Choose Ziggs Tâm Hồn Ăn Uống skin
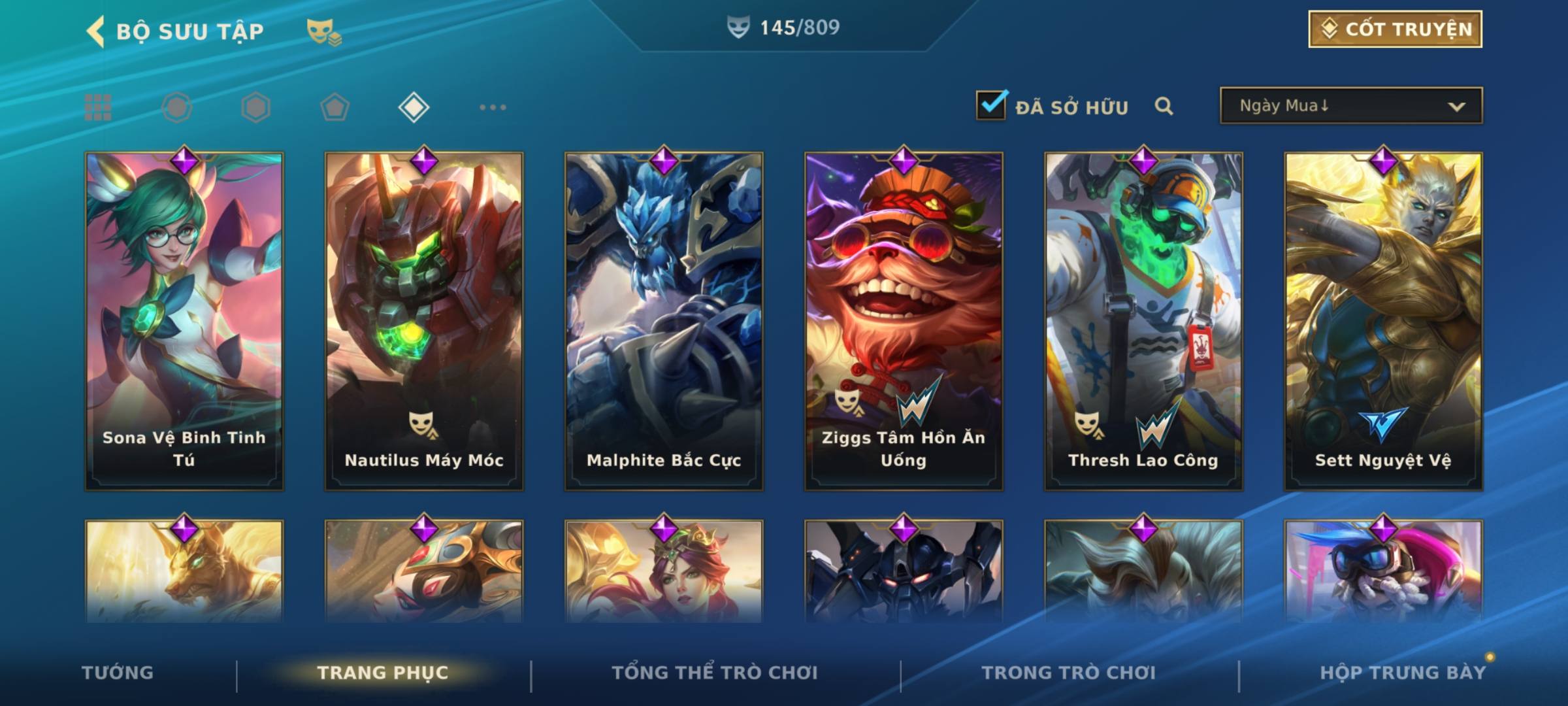 pos(904,320)
